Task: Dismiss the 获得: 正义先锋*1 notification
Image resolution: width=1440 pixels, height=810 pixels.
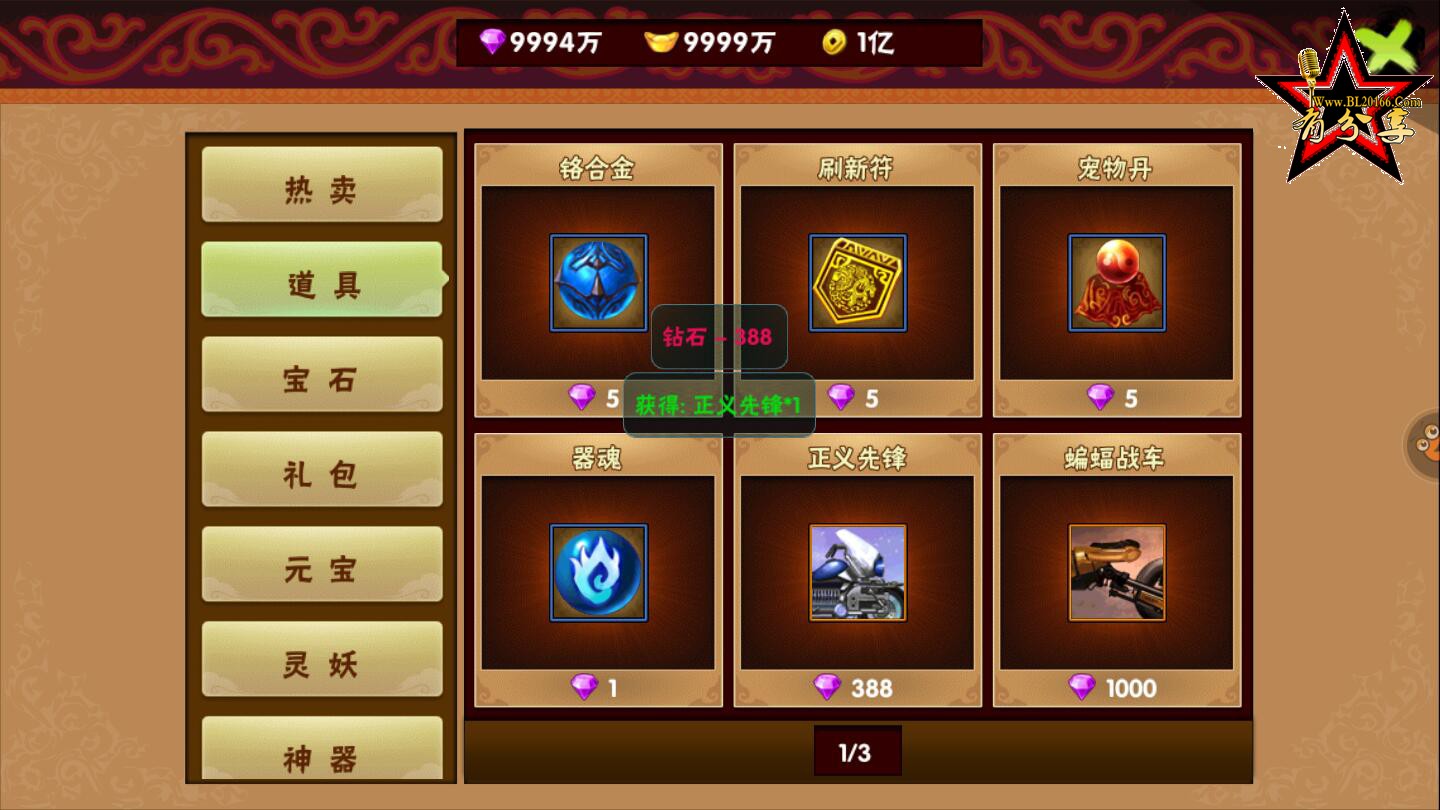Action: pyautogui.click(x=719, y=405)
